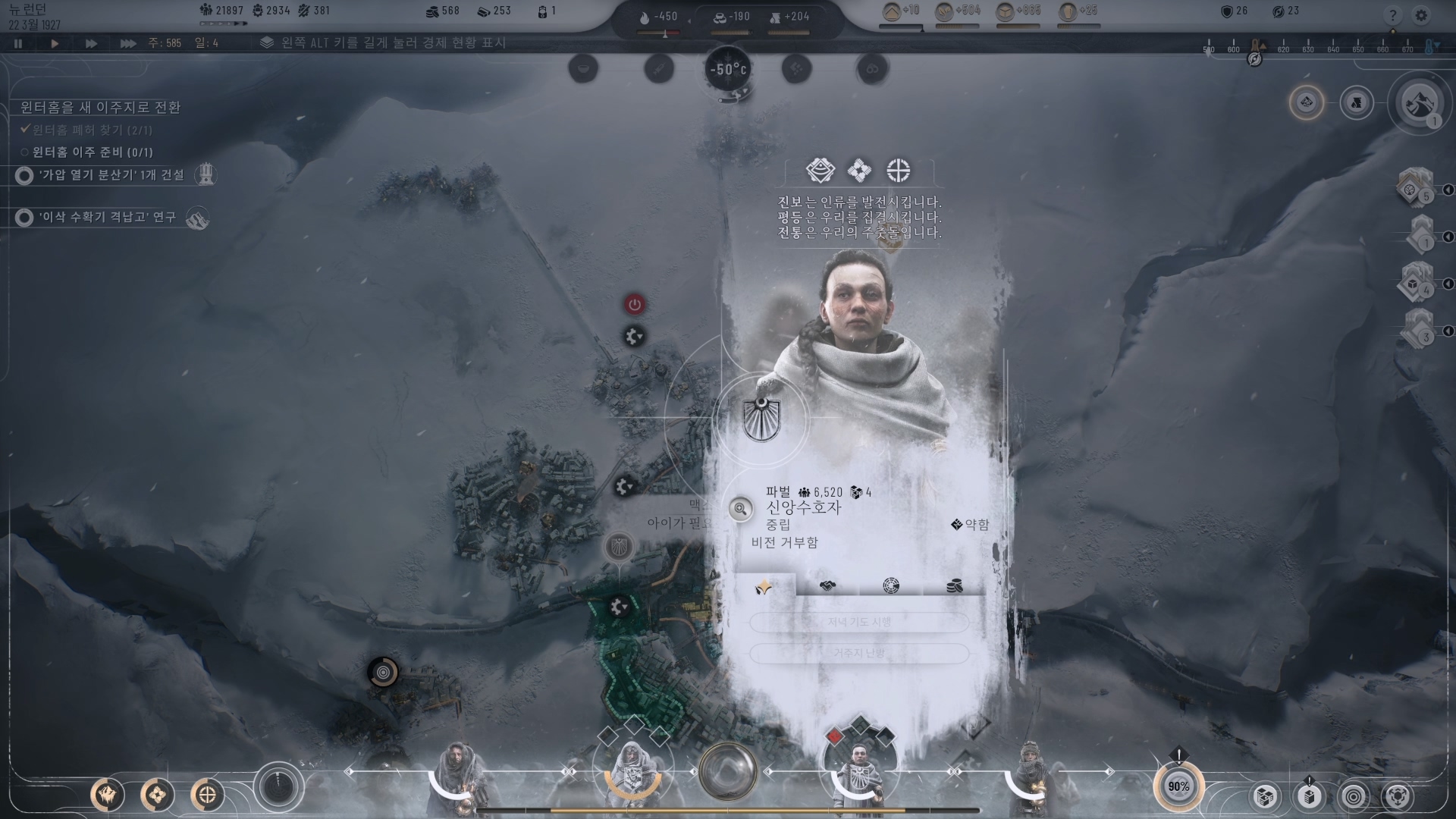Click the 90% trust gauge
Screen dimensions: 1456x819
(1178, 786)
